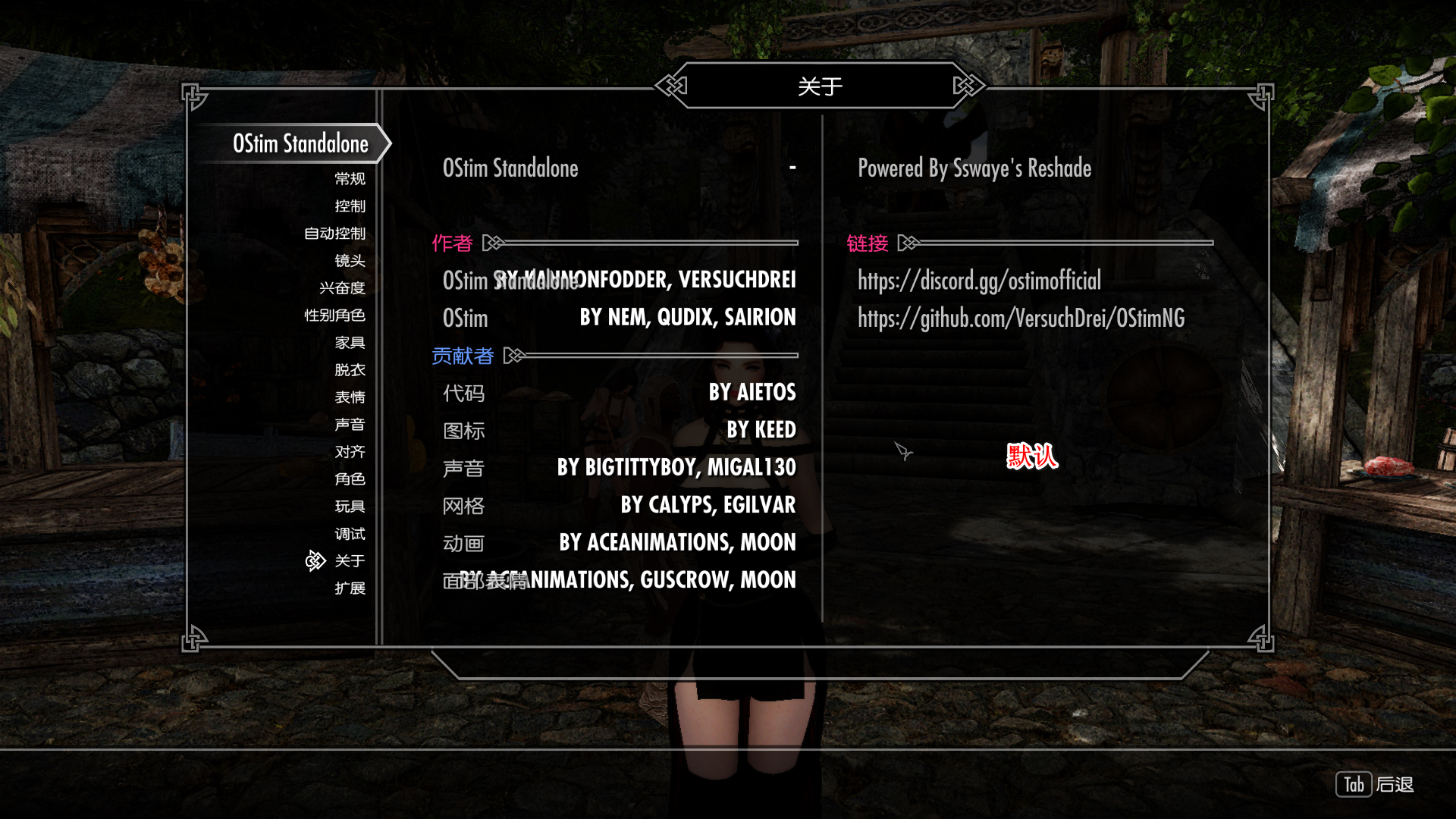Select the OStim Standalone mod entry
The image size is (1456, 819).
tap(300, 144)
